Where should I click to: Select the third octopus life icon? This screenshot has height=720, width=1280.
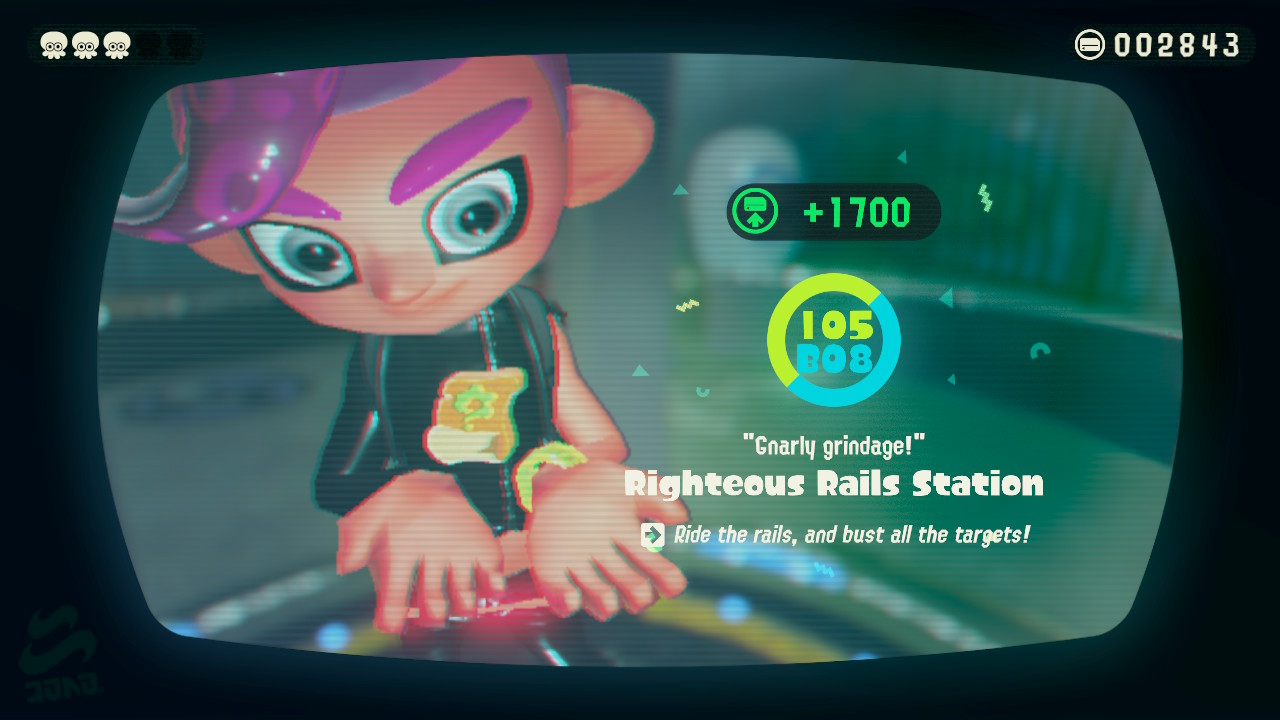point(117,45)
